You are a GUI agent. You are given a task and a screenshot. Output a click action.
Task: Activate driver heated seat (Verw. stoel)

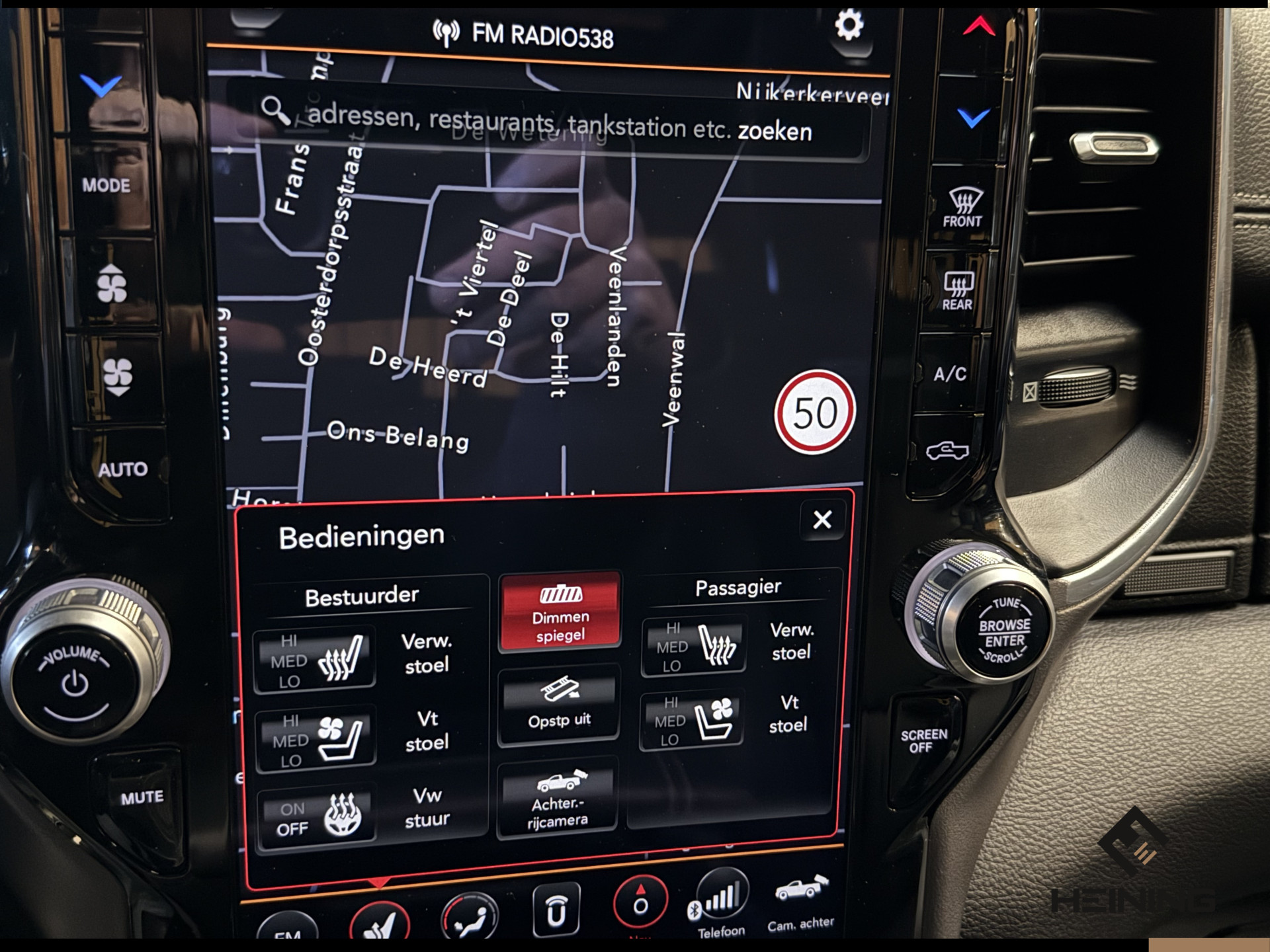tap(316, 660)
